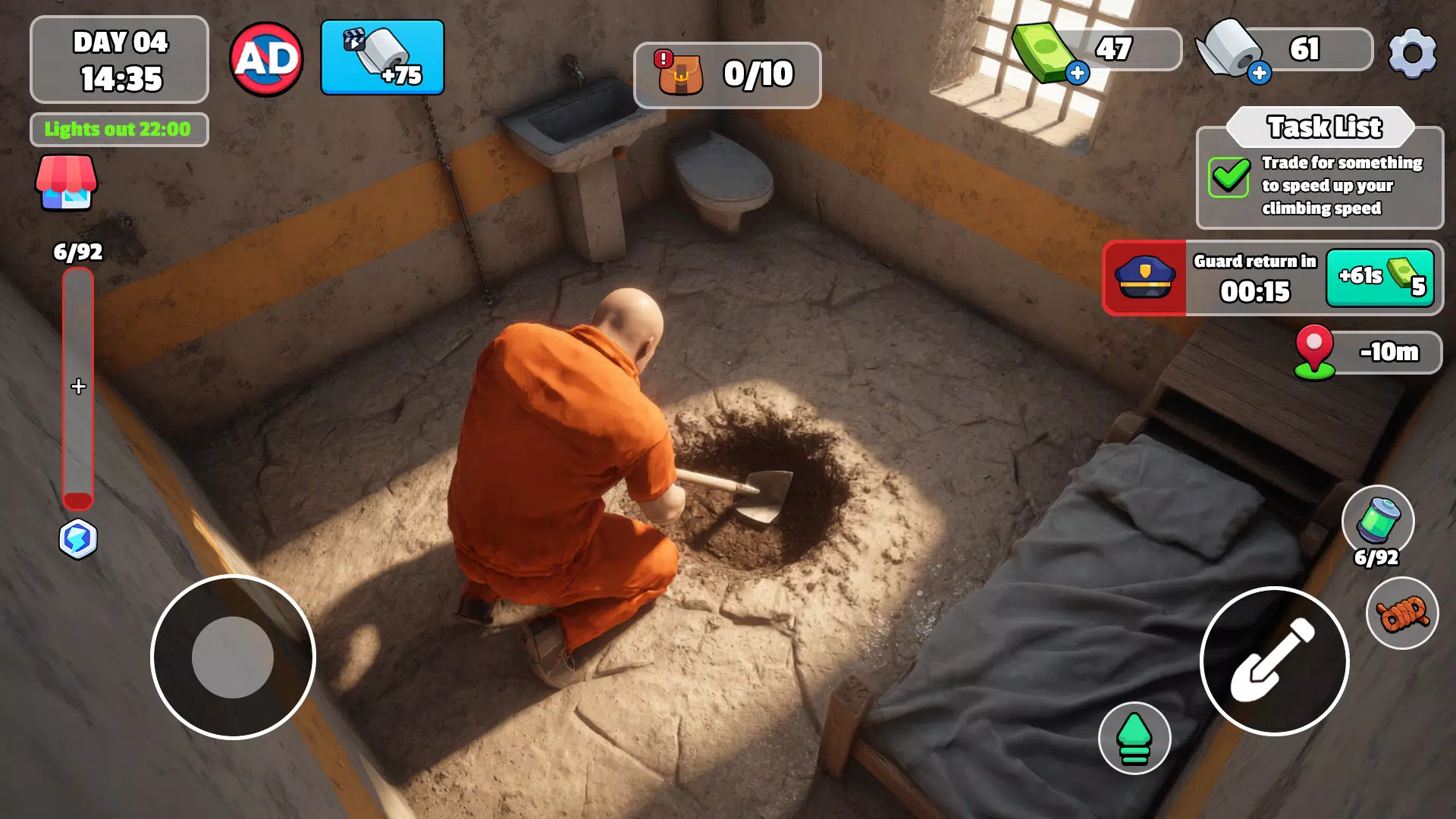Toggle the Lights out 22:00 banner
The width and height of the screenshot is (1456, 819).
(118, 129)
